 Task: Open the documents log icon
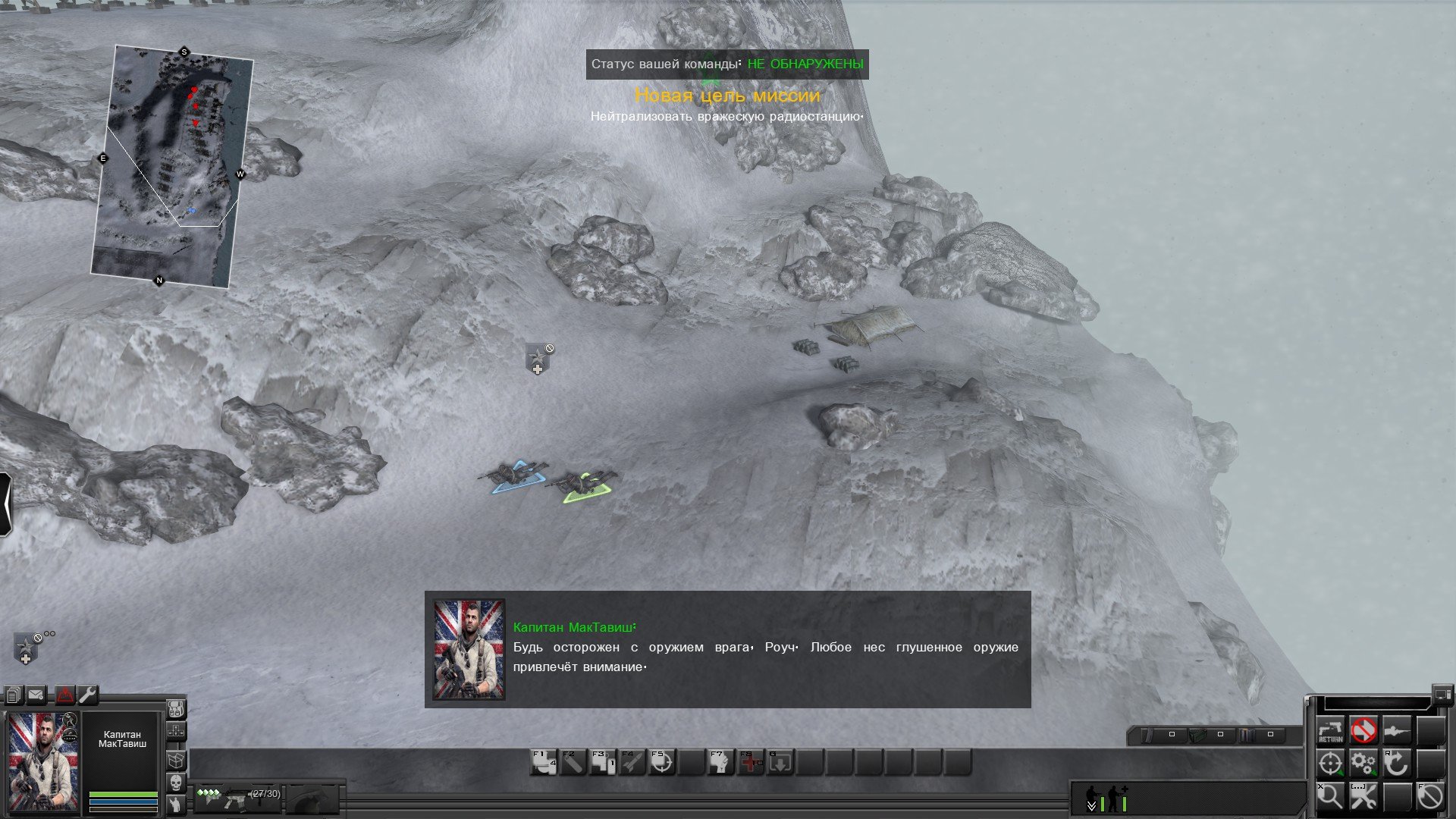13,695
